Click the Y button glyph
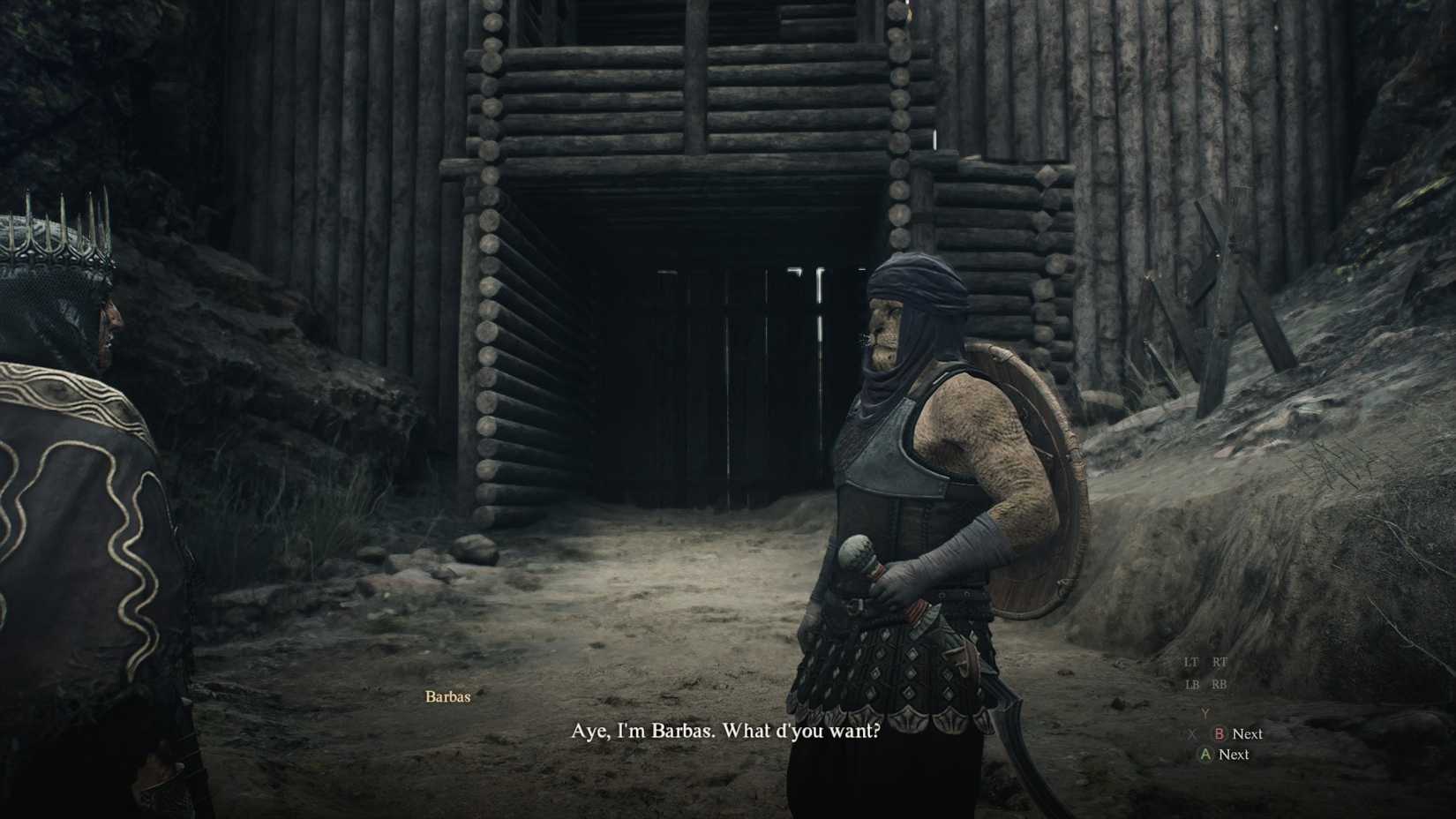 pyautogui.click(x=1205, y=713)
